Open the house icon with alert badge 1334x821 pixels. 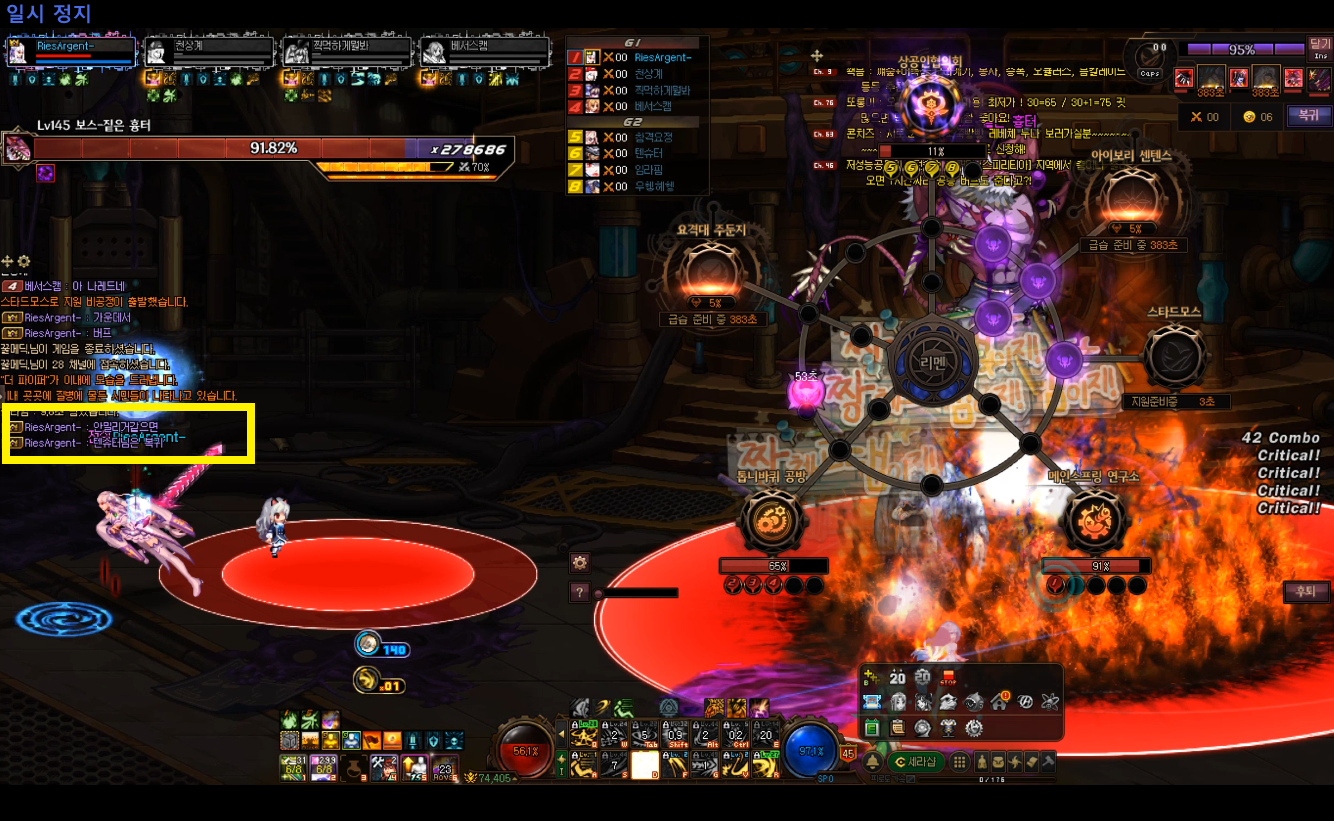tap(998, 701)
